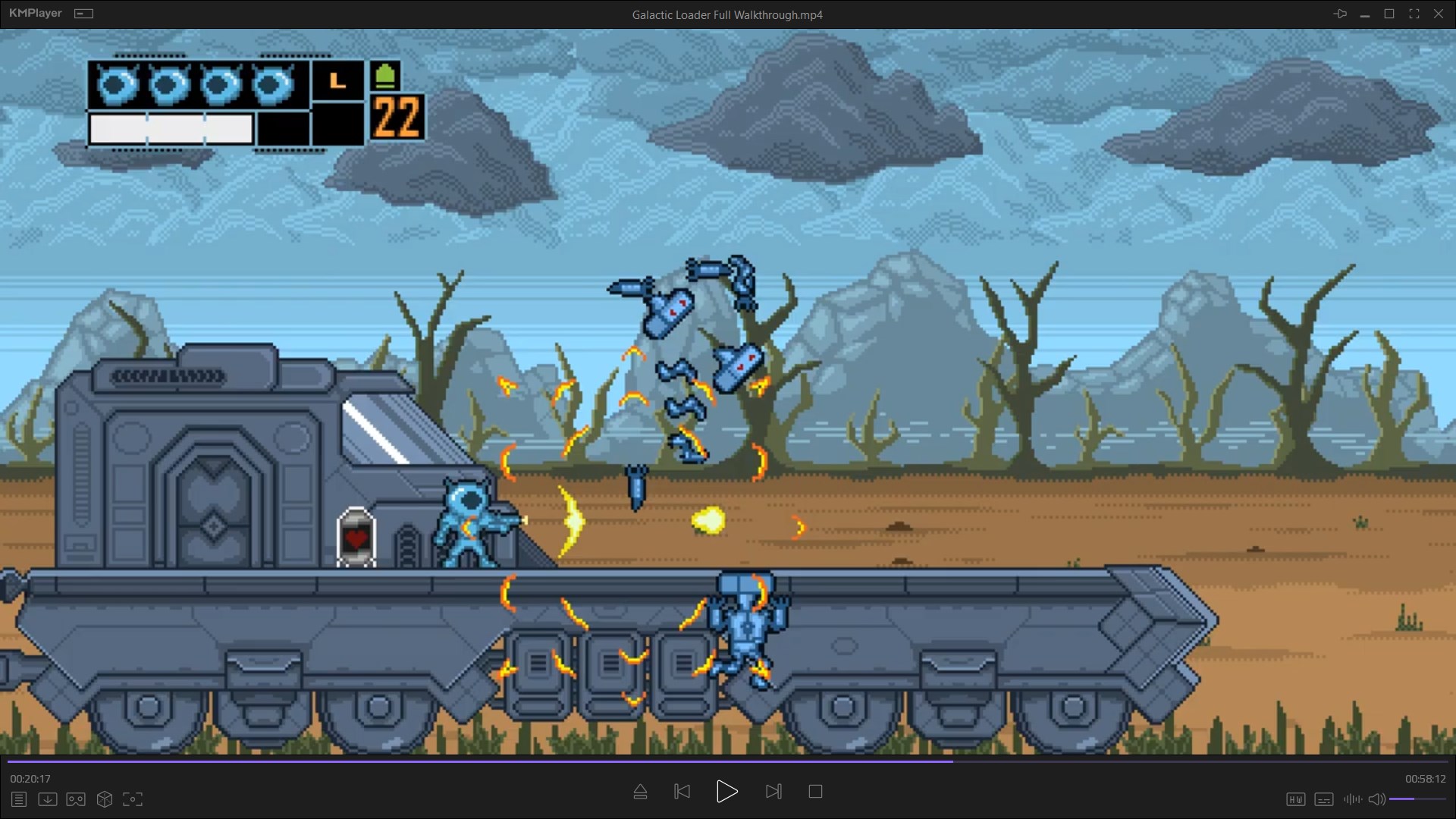Select the VR mode icon
Image resolution: width=1456 pixels, height=819 pixels.
[x=75, y=799]
